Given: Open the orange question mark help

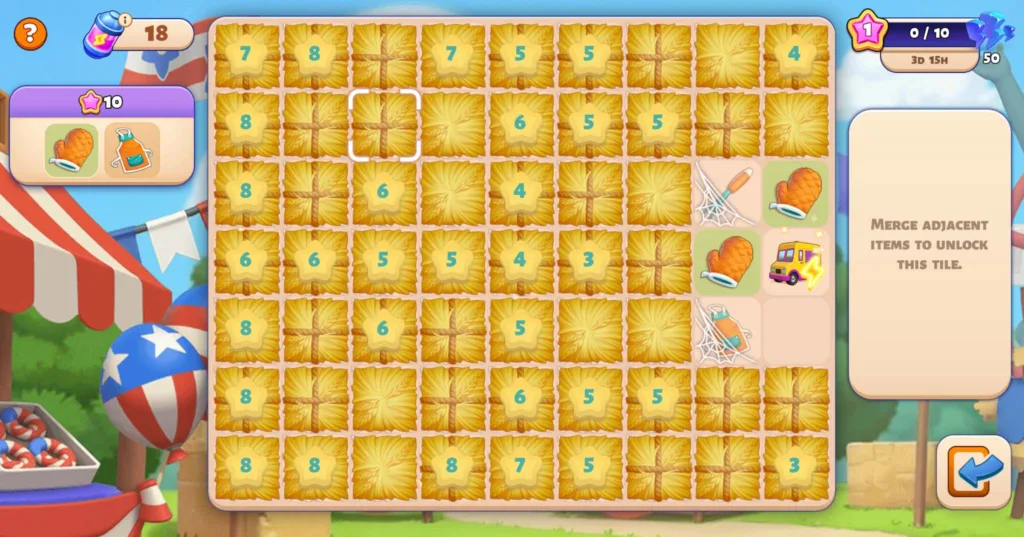Looking at the screenshot, I should pyautogui.click(x=30, y=34).
